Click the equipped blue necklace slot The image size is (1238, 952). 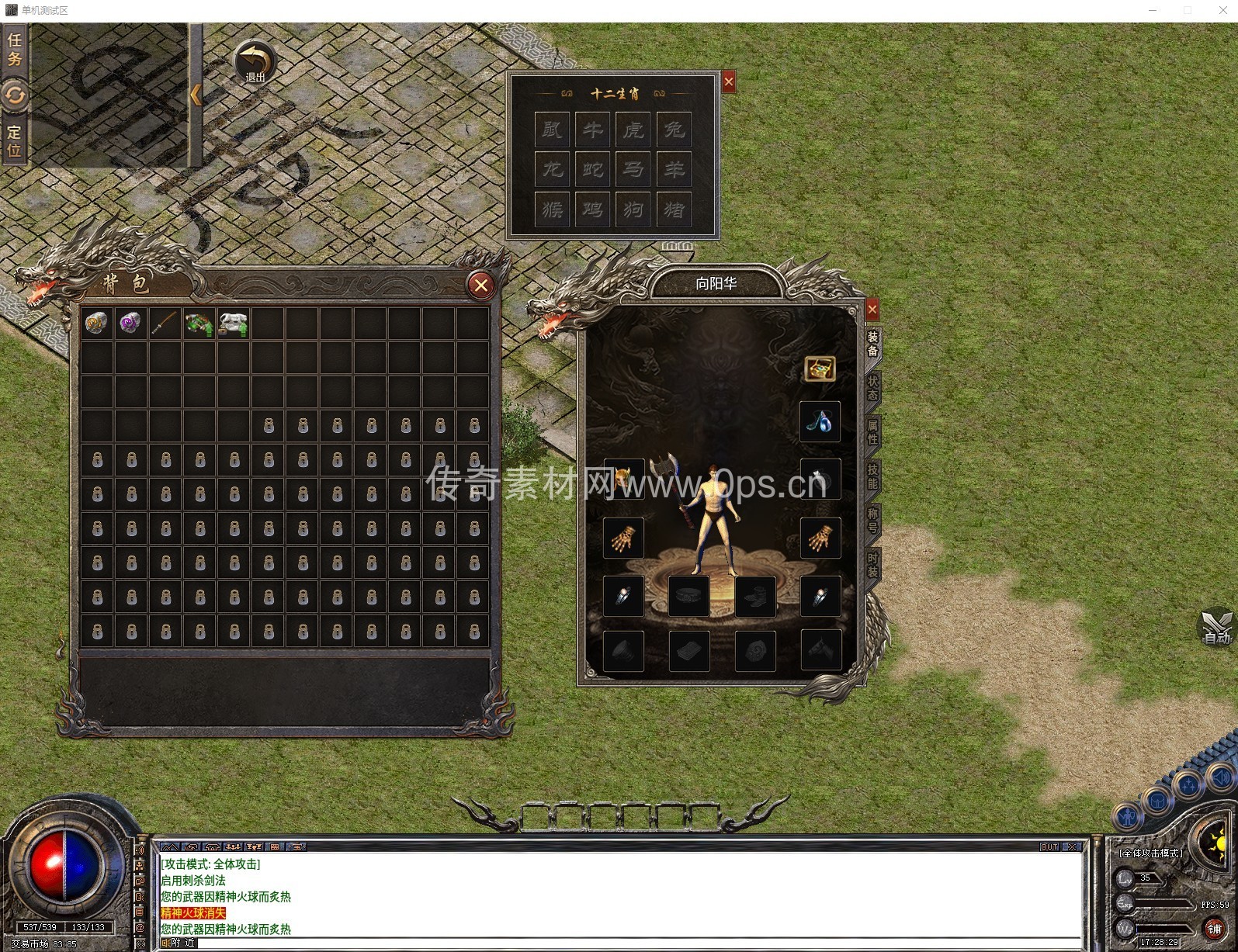820,422
